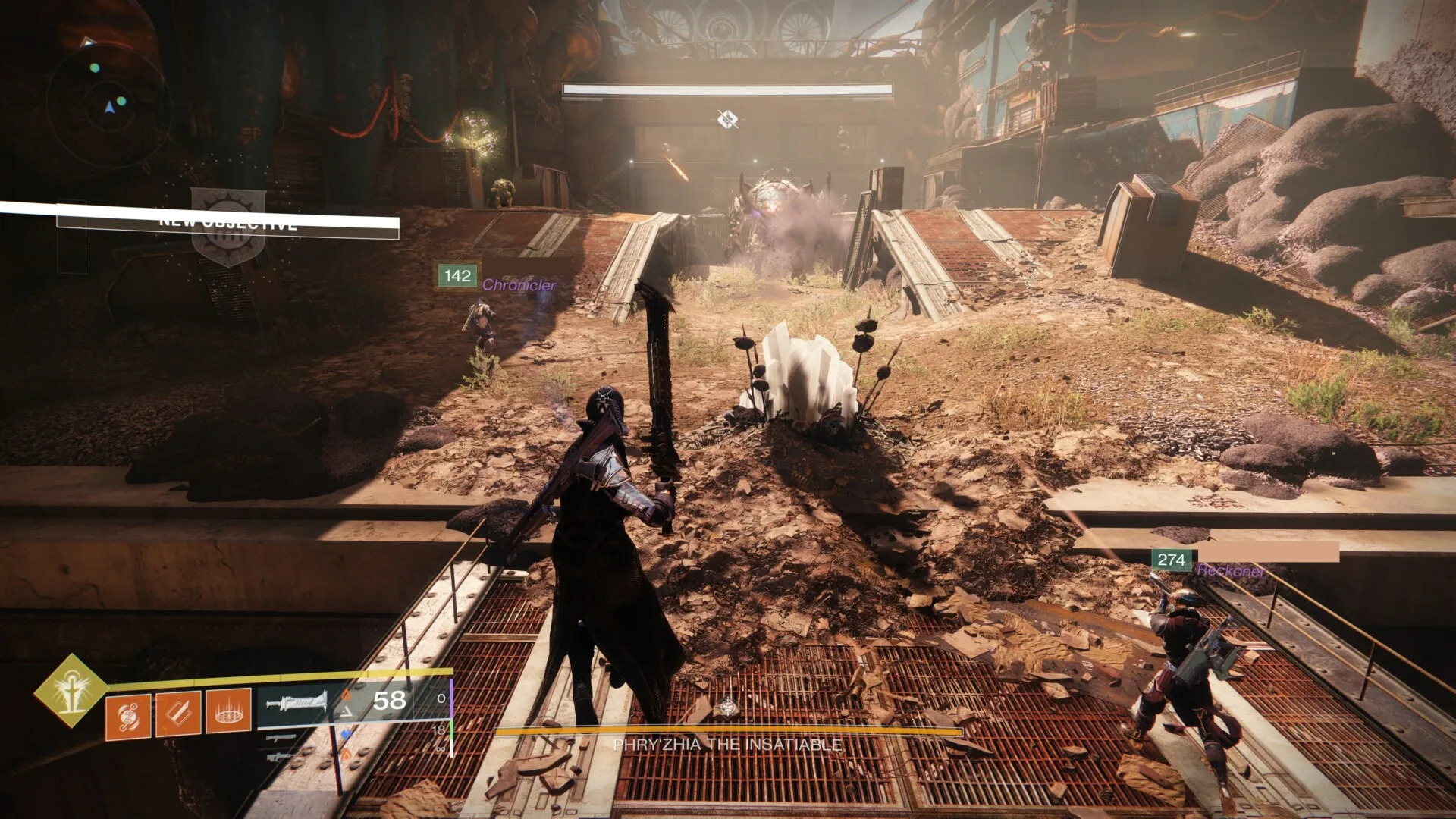Select the Chronicler player nameplate
This screenshot has width=1456, height=819.
(x=519, y=285)
